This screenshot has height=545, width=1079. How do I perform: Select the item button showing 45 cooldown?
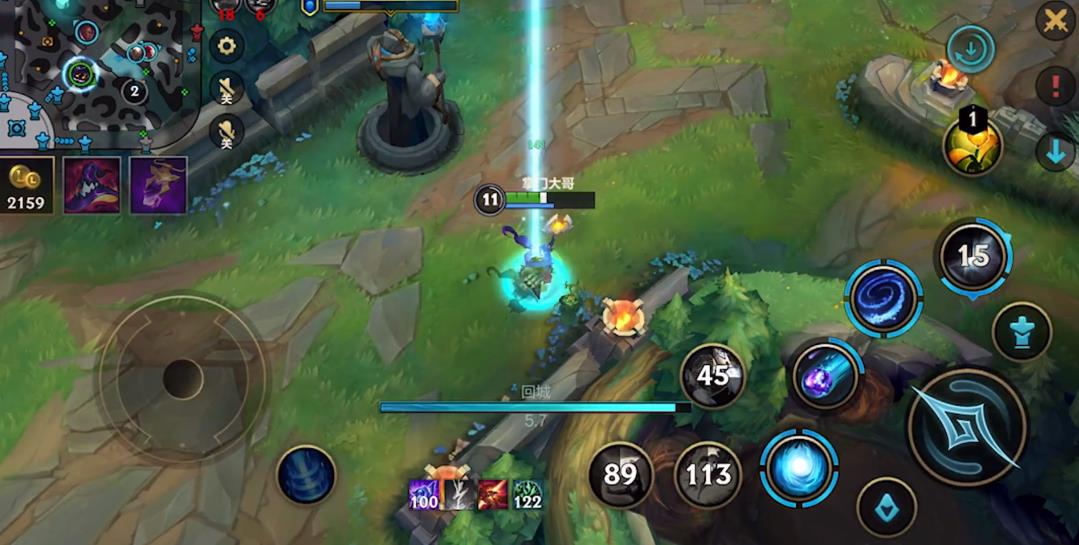tap(712, 376)
